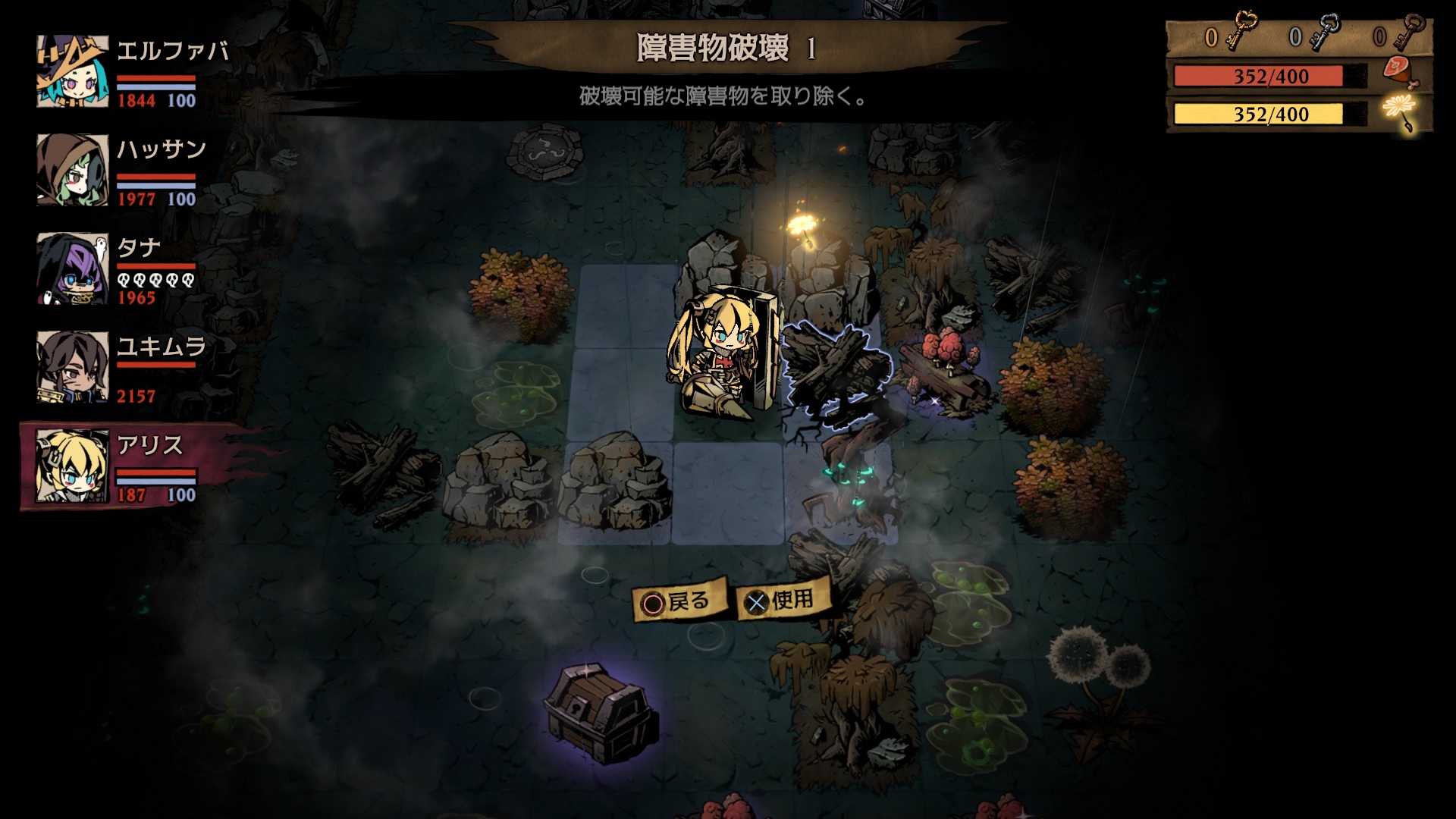Choose Hassan's hooded portrait
1456x819 pixels.
click(73, 170)
